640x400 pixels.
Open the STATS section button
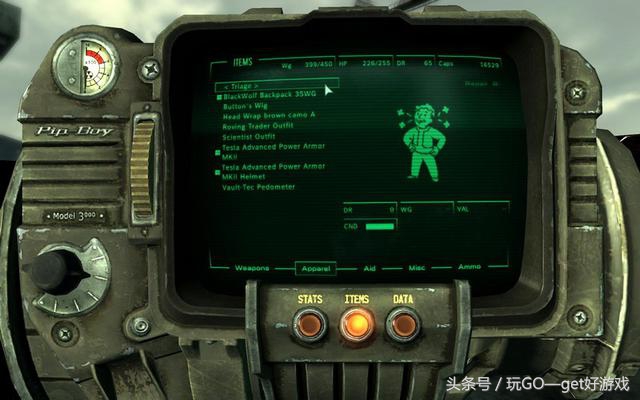[x=310, y=323]
